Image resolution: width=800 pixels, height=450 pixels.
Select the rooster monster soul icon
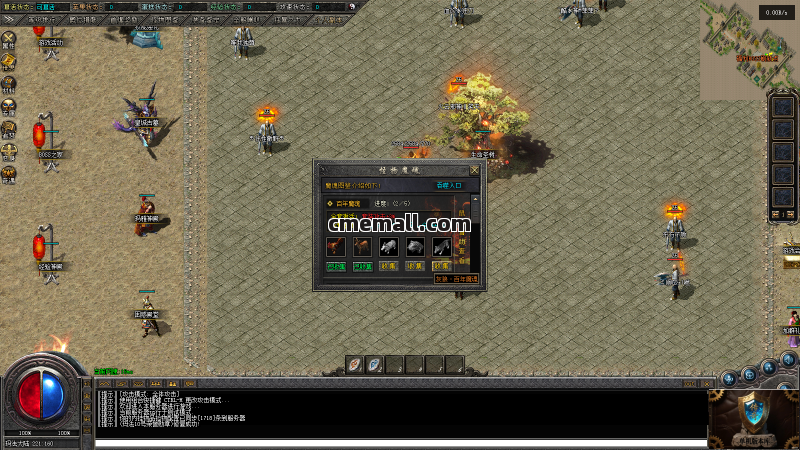click(x=335, y=246)
